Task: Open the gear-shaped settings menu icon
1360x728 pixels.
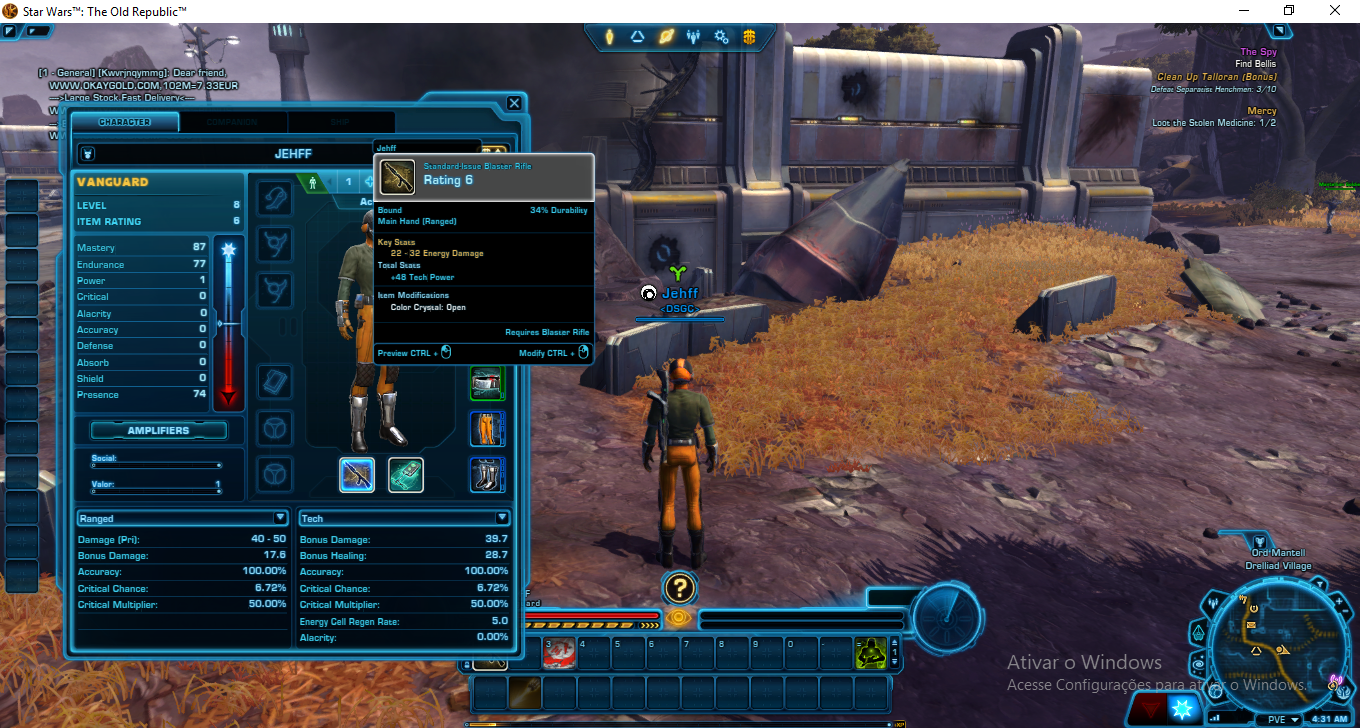Action: [x=721, y=38]
